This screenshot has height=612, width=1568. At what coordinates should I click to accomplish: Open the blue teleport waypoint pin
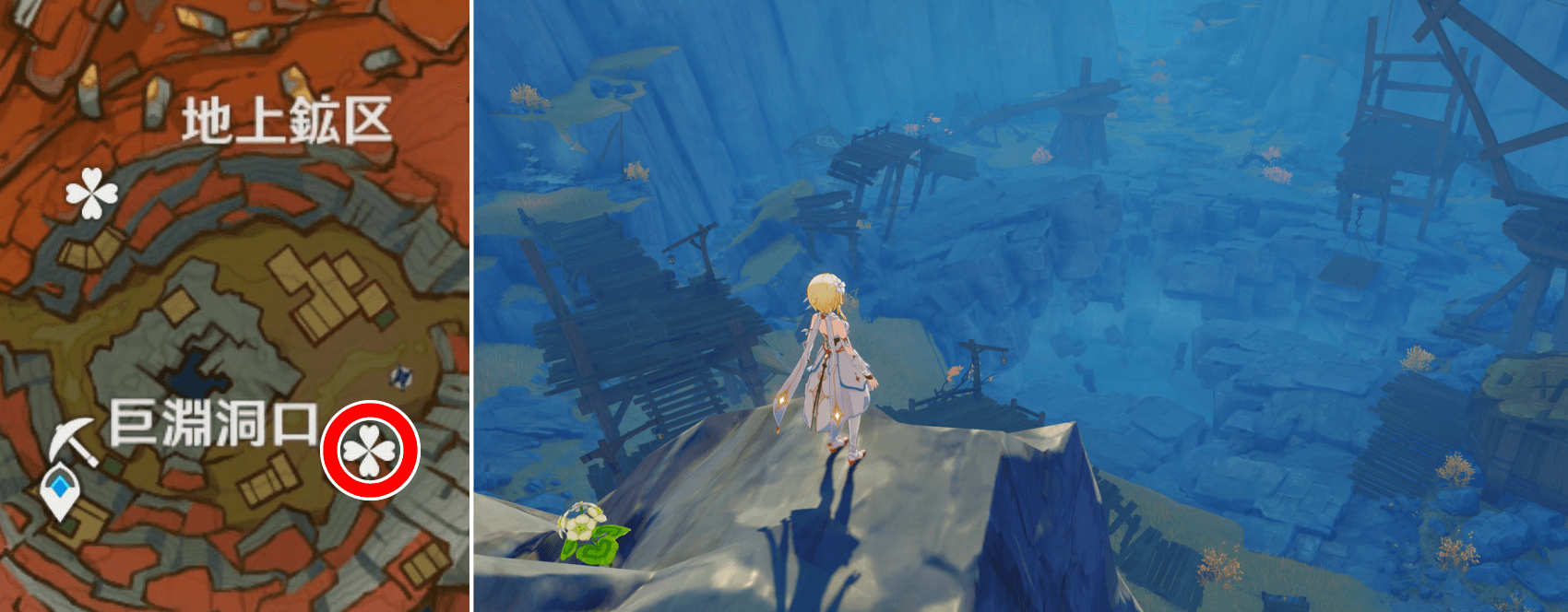(61, 489)
